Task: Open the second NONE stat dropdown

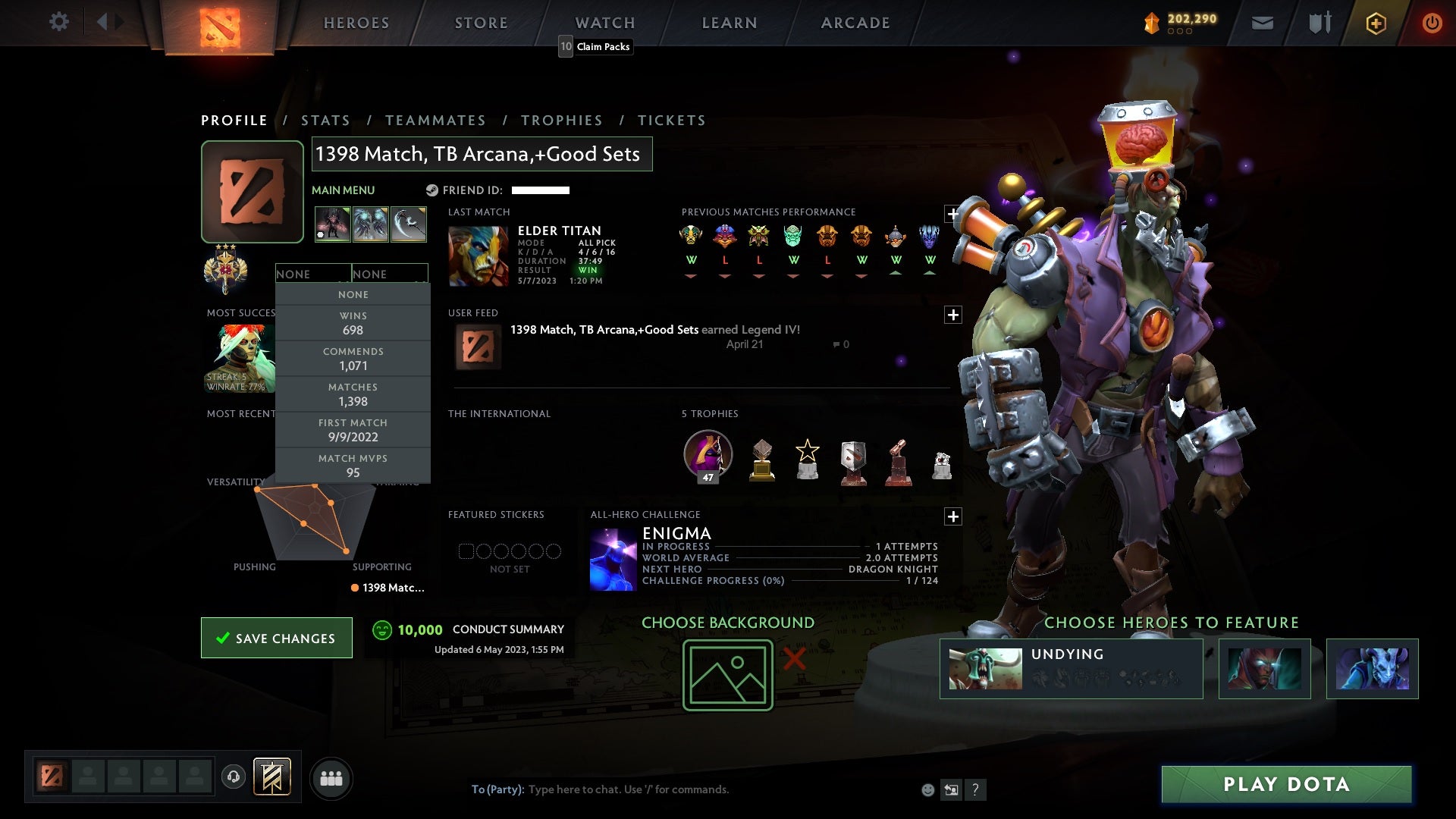Action: [x=390, y=274]
